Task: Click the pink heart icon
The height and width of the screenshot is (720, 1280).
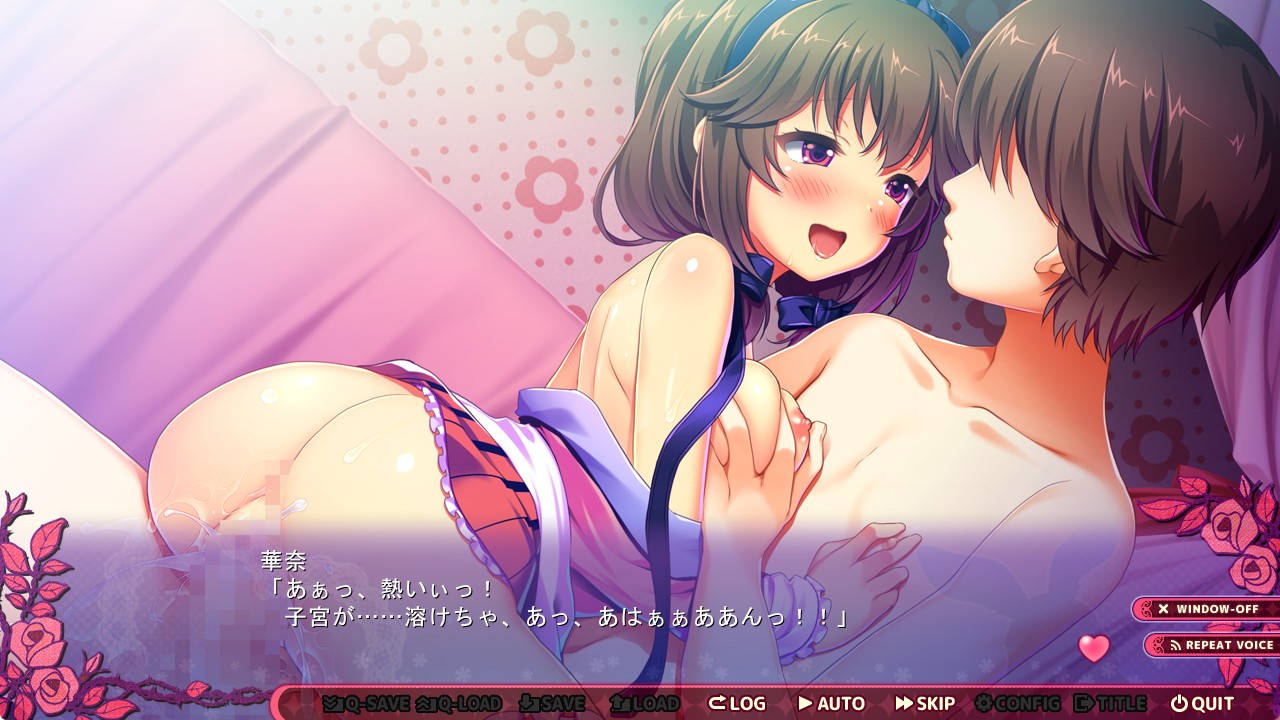Action: click(1094, 648)
